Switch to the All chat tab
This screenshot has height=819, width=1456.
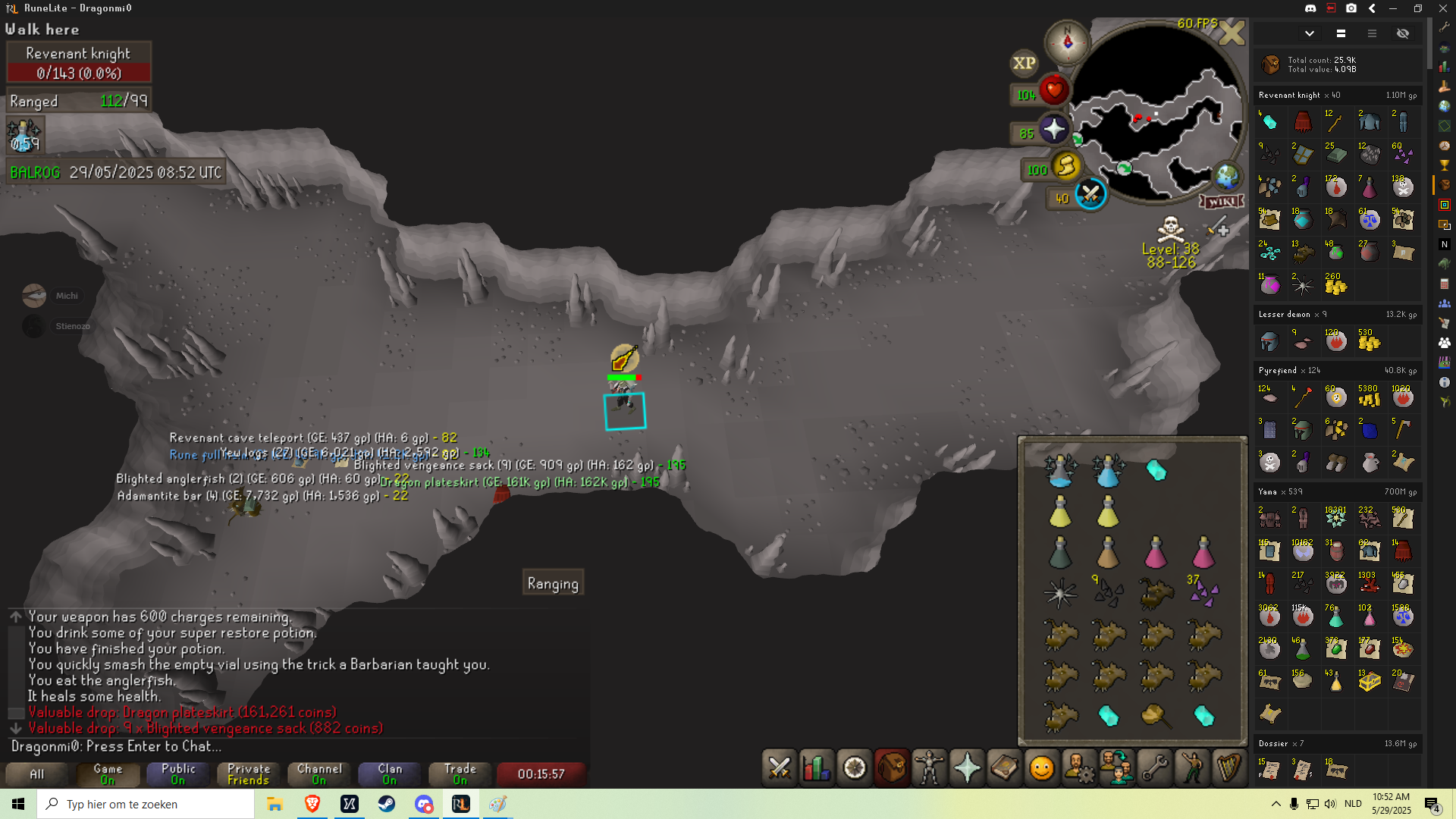point(36,774)
